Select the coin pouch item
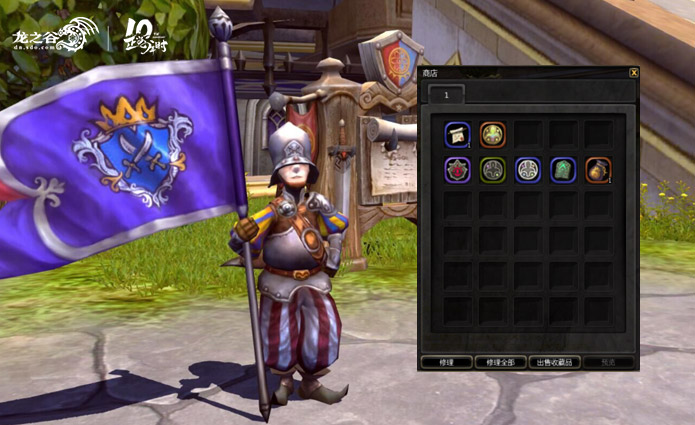This screenshot has width=695, height=425. point(598,169)
